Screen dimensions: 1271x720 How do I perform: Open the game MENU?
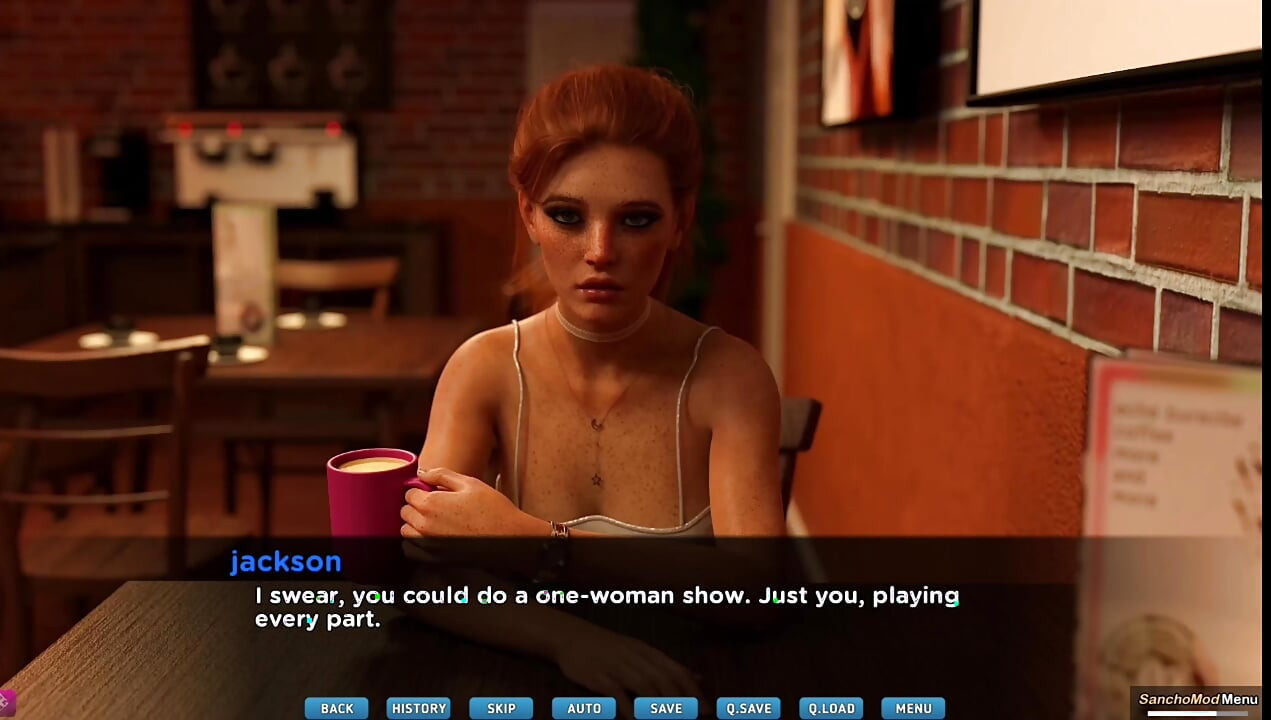pos(913,708)
